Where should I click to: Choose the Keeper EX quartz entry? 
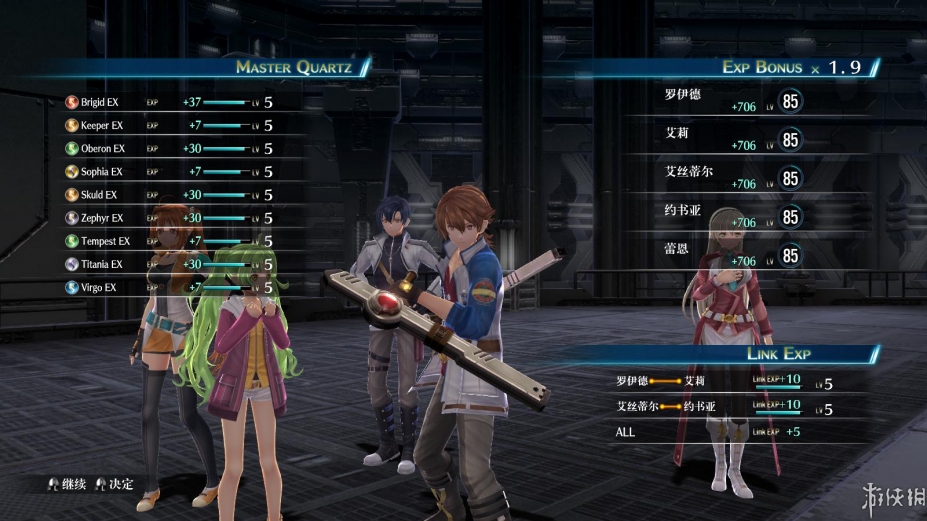click(101, 125)
